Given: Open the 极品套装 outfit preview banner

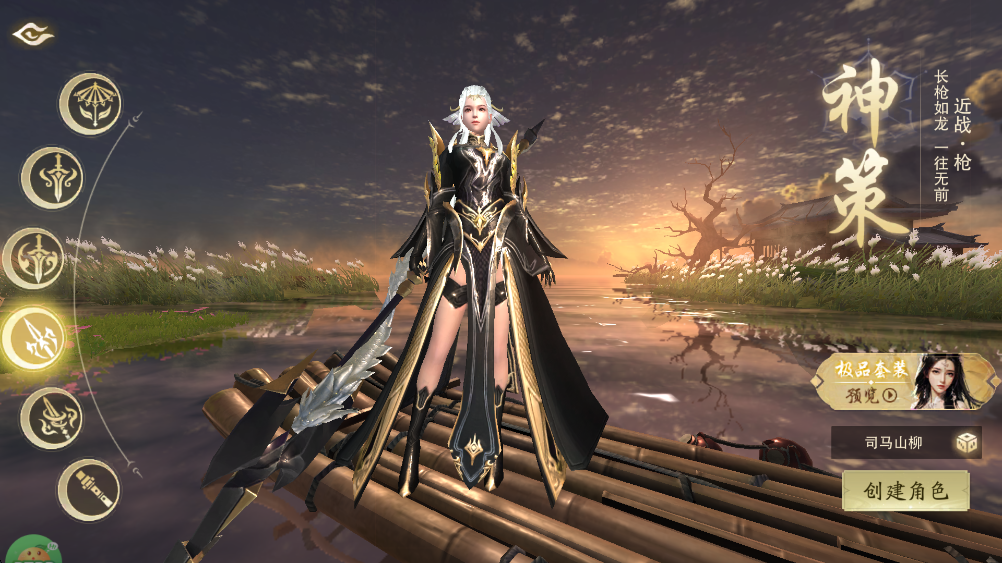Looking at the screenshot, I should click(905, 381).
